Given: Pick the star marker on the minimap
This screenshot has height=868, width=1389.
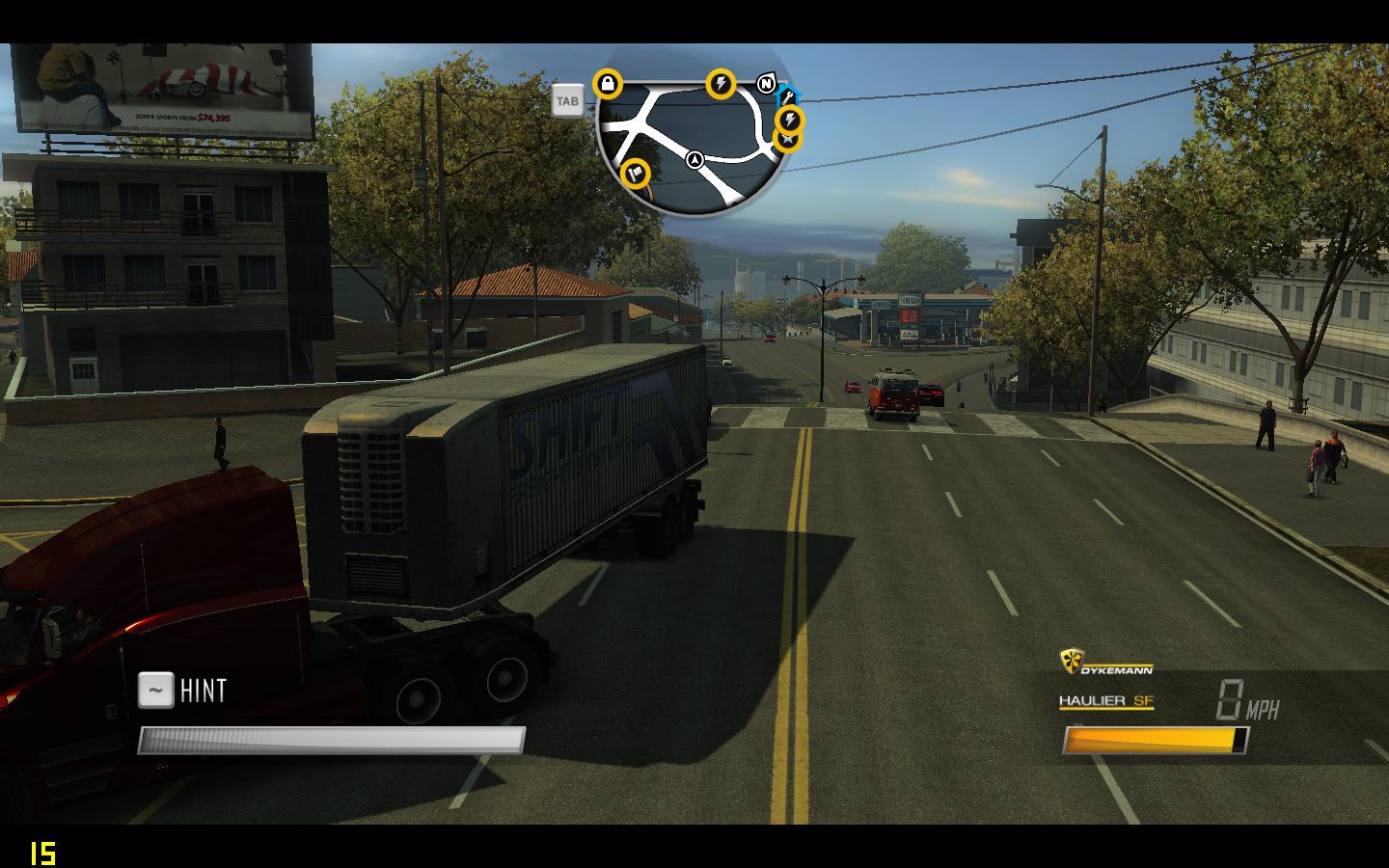Looking at the screenshot, I should 788,141.
